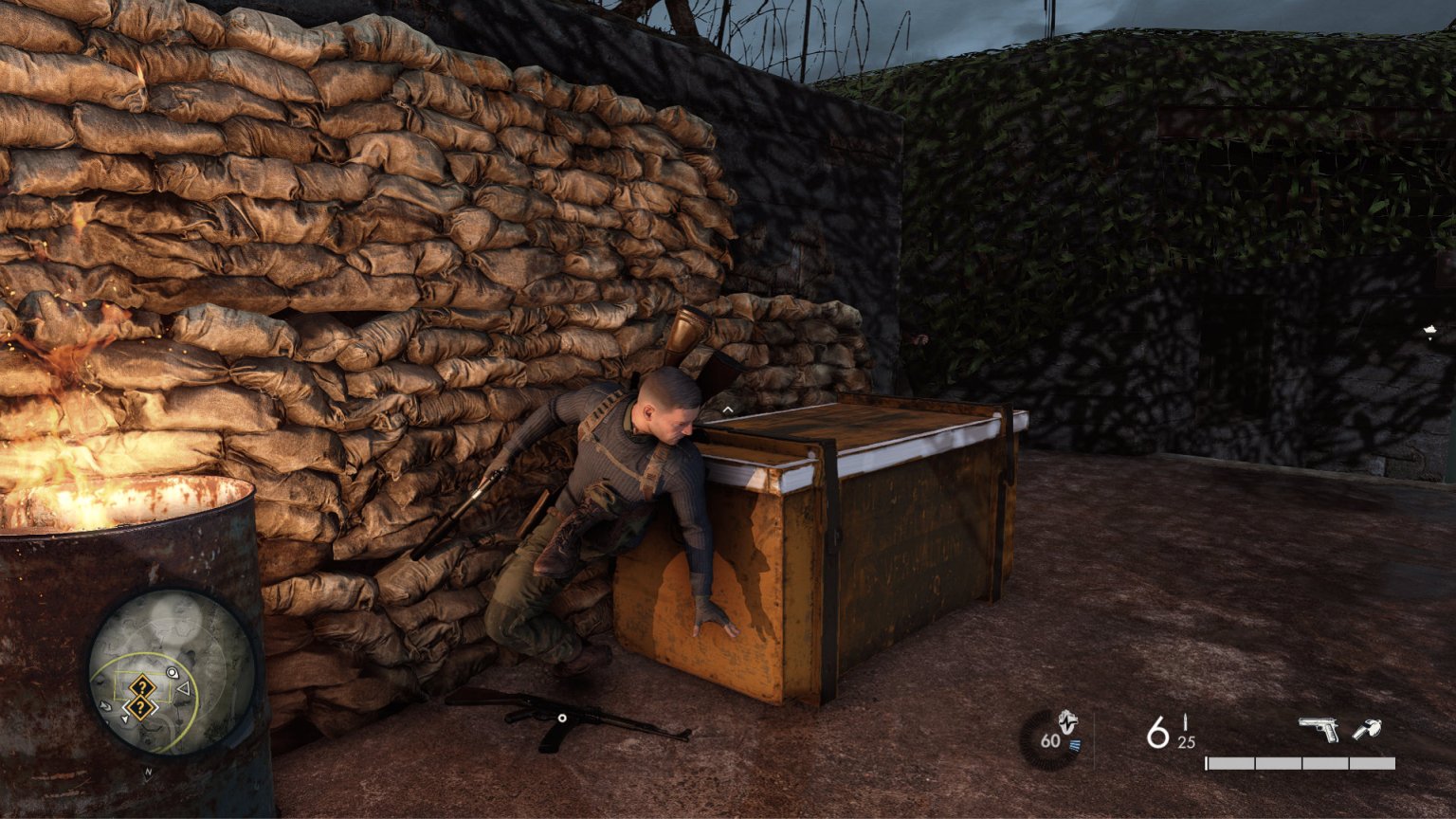Click the grenade icon above the focus gauge
Image resolution: width=1456 pixels, height=819 pixels.
coord(1067,721)
